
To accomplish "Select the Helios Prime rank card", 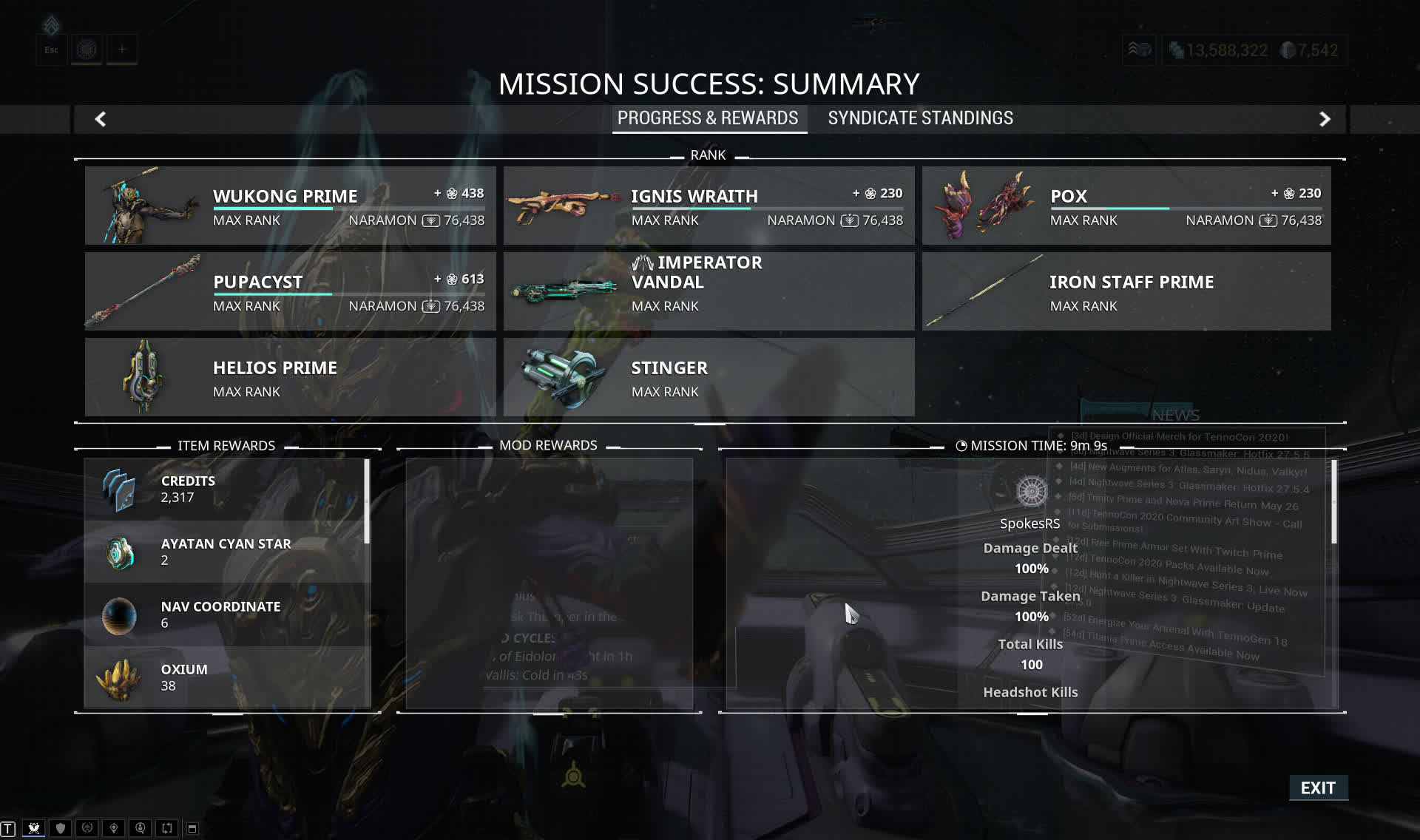I will (x=290, y=377).
